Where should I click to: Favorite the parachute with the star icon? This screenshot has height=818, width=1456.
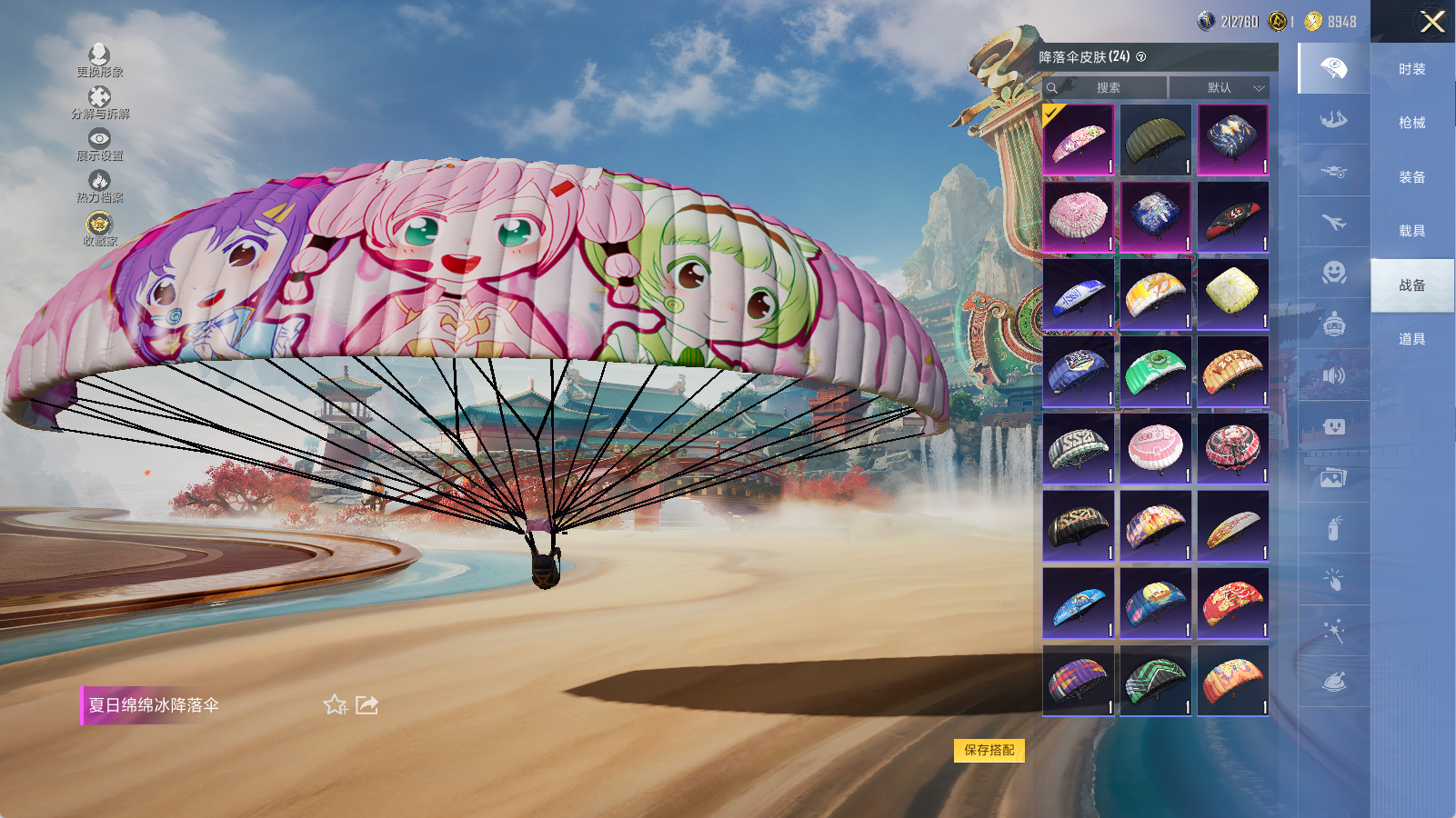tap(335, 705)
